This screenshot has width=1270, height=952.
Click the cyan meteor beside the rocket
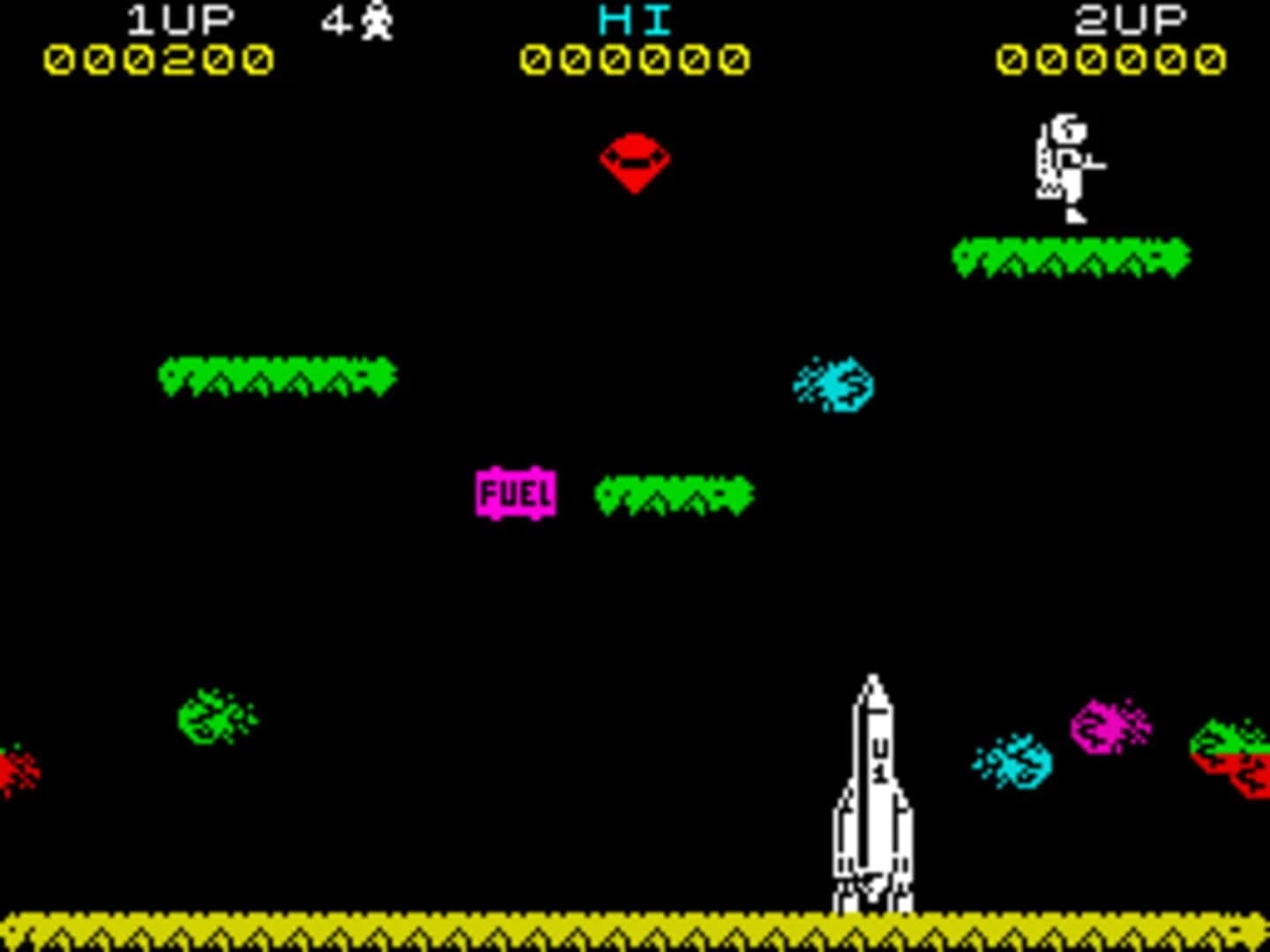point(1012,760)
